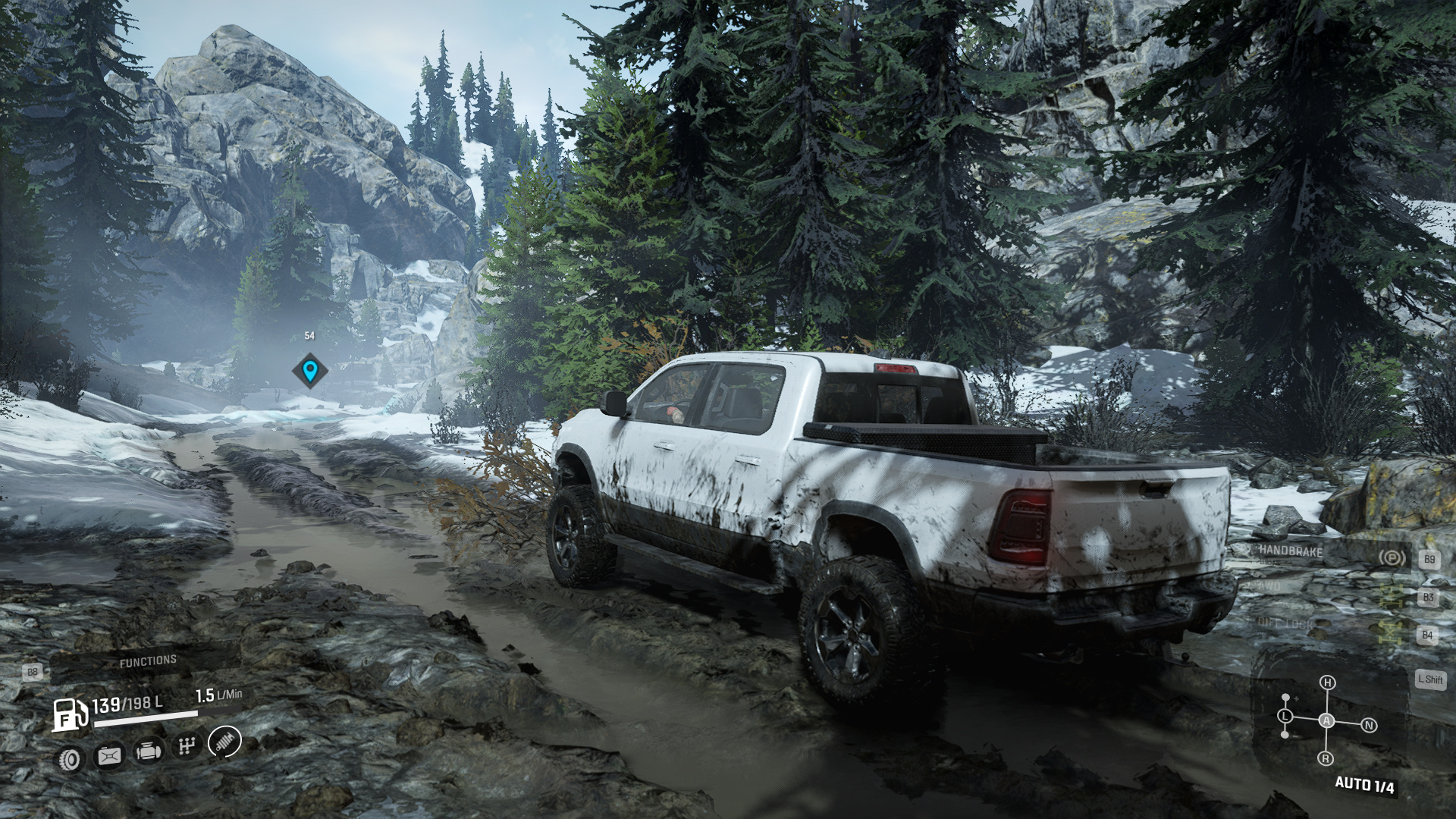Shift into Neutral (N)
Viewport: 1456px width, 819px height.
[1369, 726]
